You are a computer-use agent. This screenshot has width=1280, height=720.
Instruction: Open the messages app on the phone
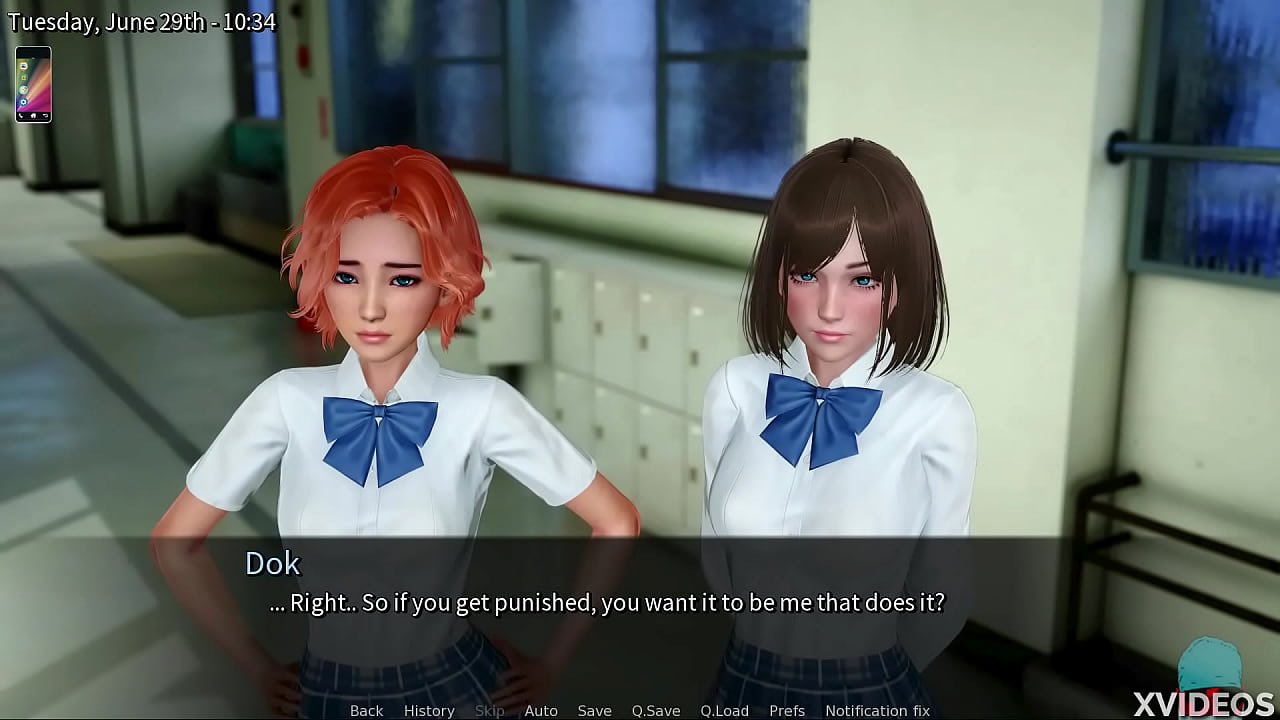(24, 66)
